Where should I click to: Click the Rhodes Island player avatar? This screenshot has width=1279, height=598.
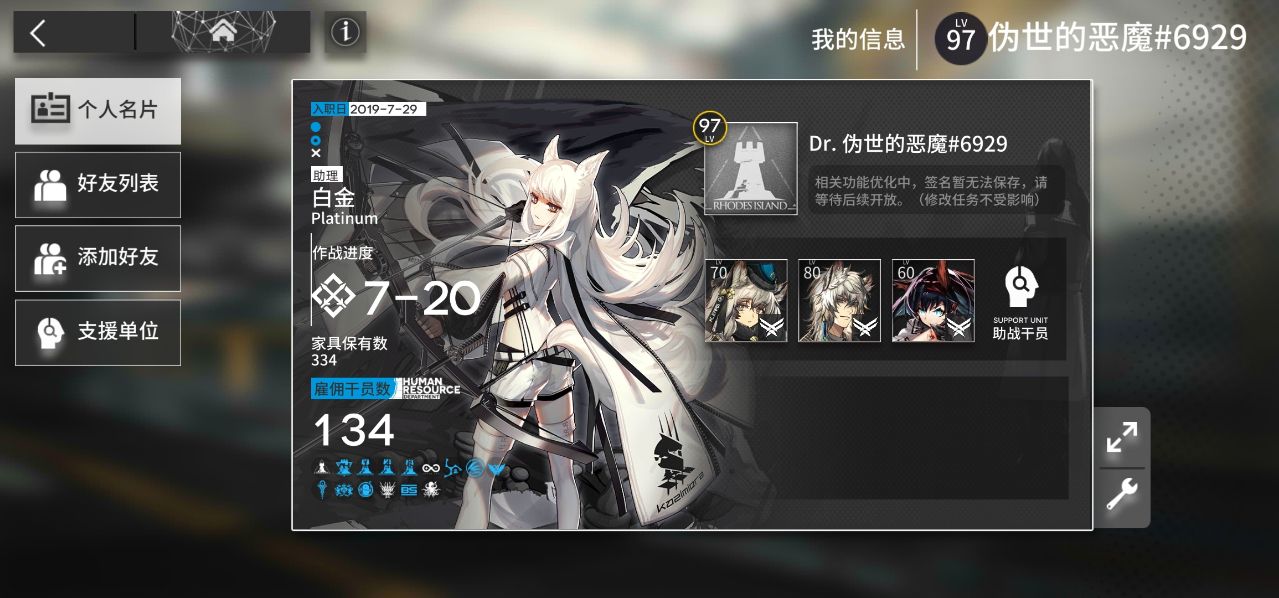(x=750, y=168)
